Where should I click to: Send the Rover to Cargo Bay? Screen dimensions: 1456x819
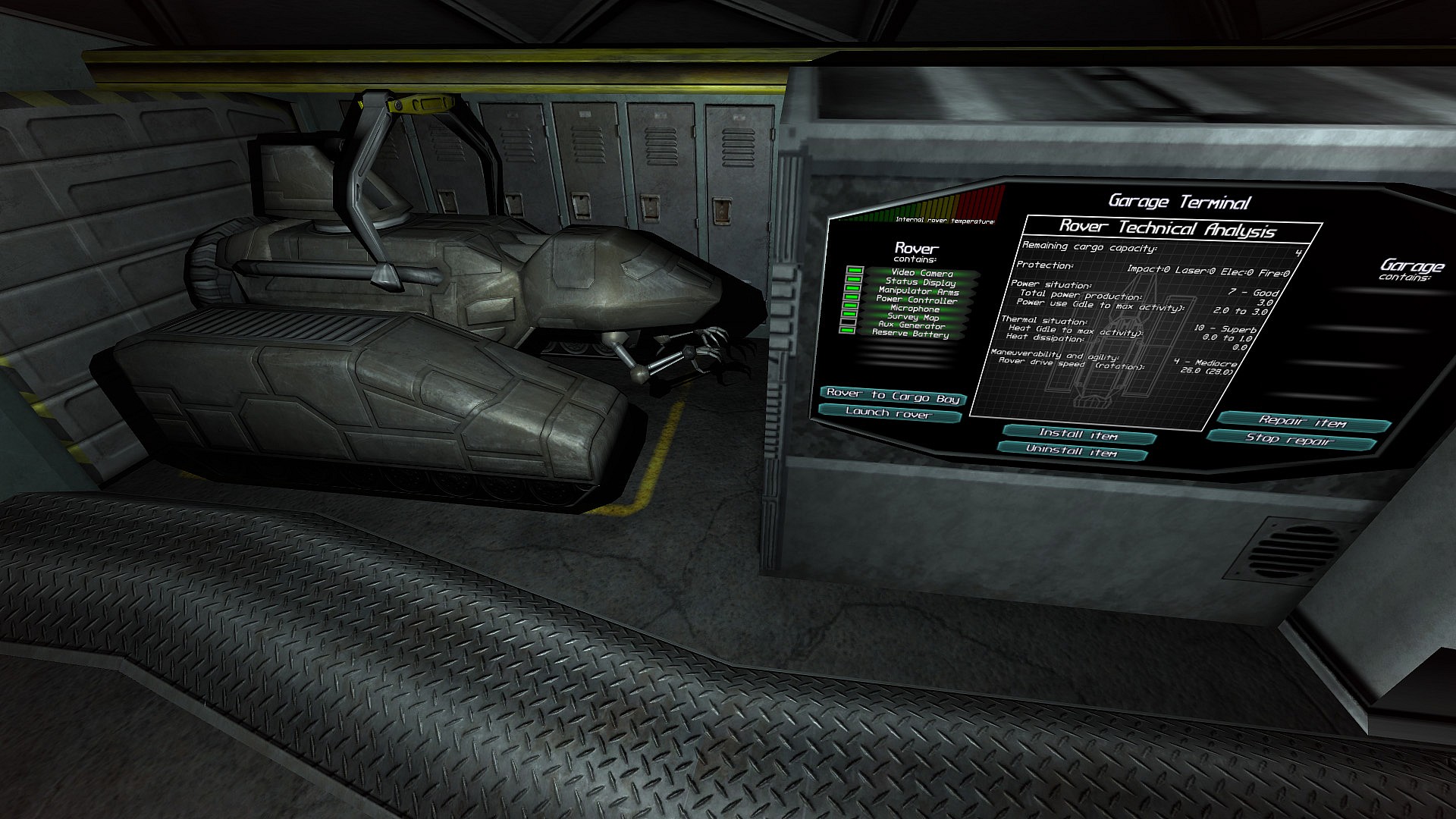[893, 396]
